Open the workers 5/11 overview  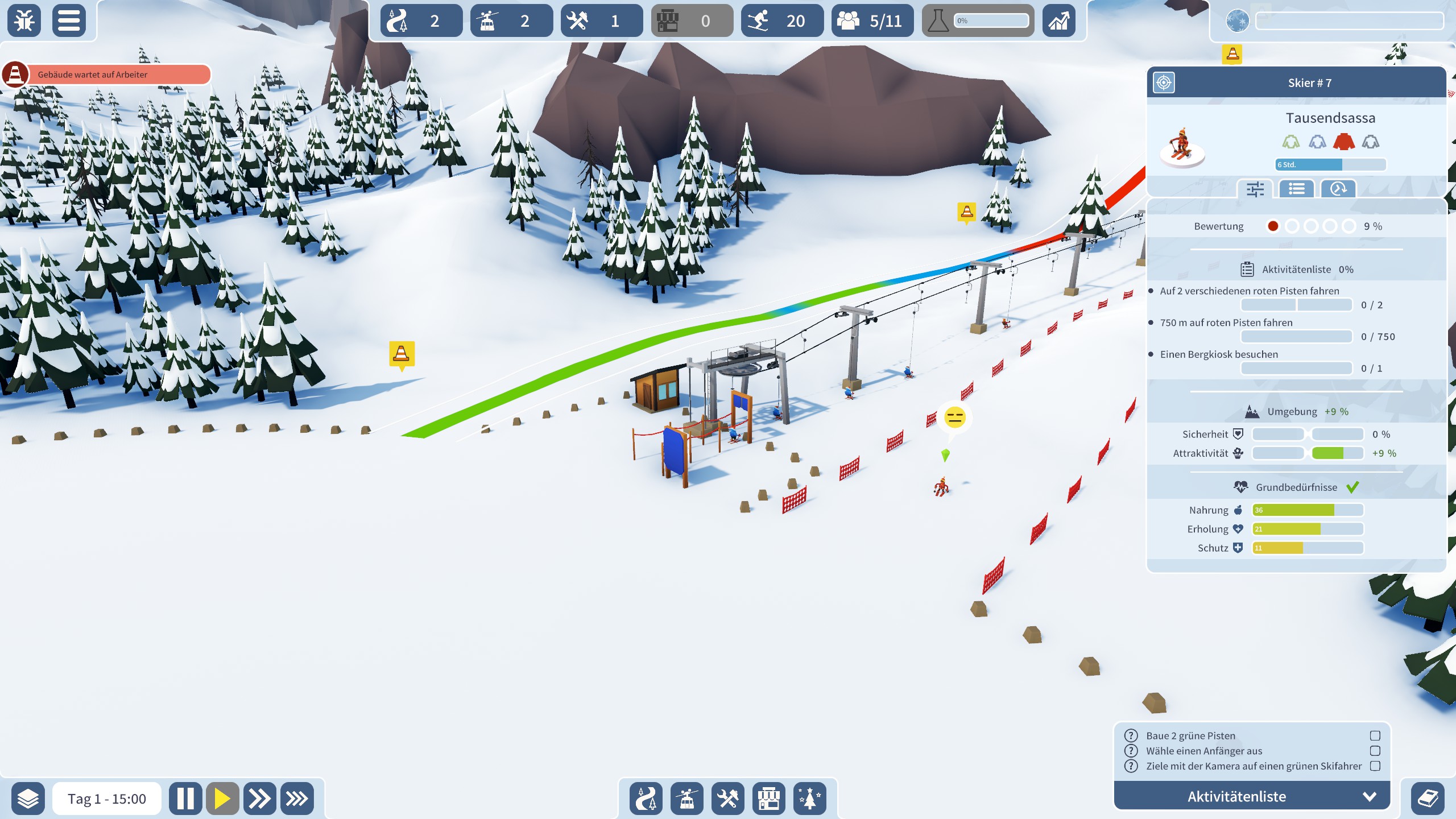click(872, 21)
